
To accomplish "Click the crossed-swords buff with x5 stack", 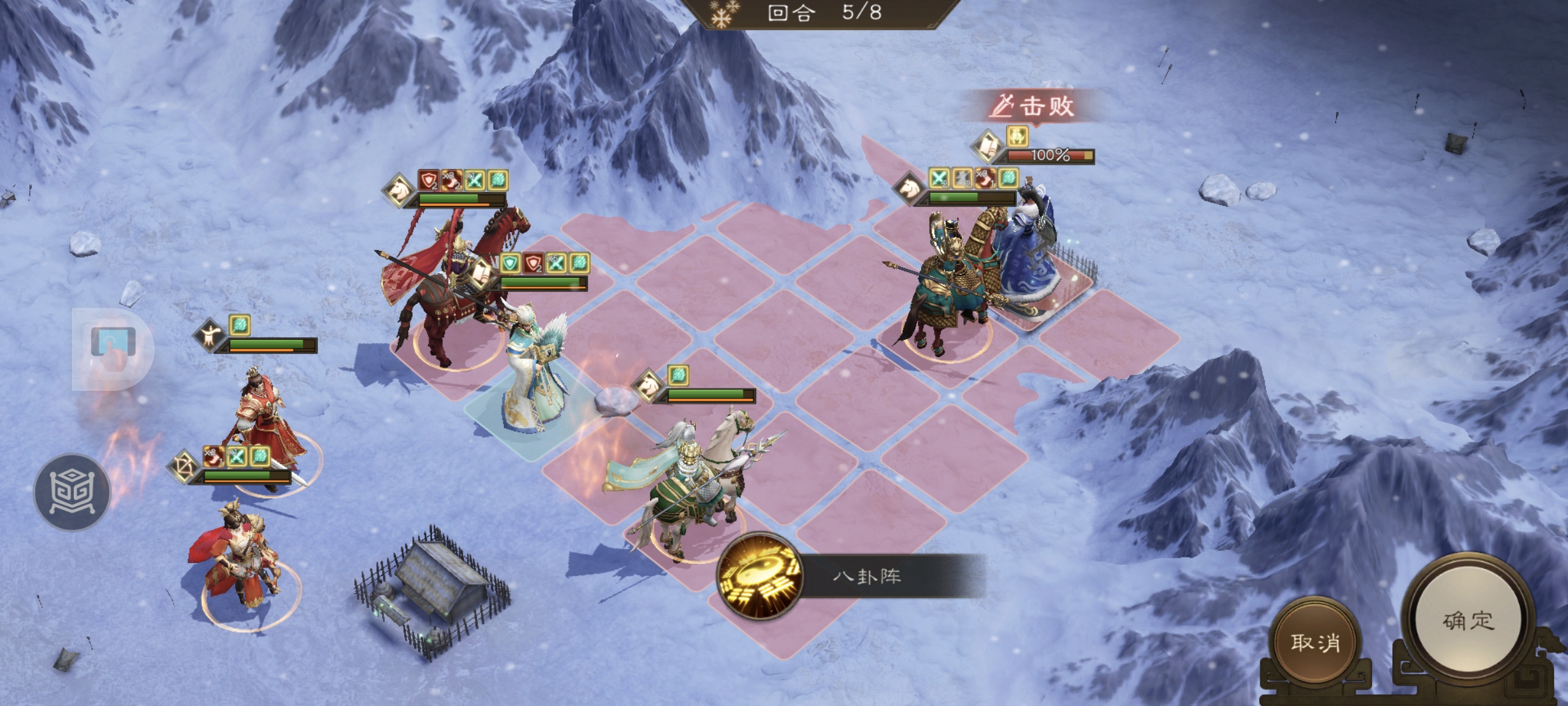I will 555,261.
